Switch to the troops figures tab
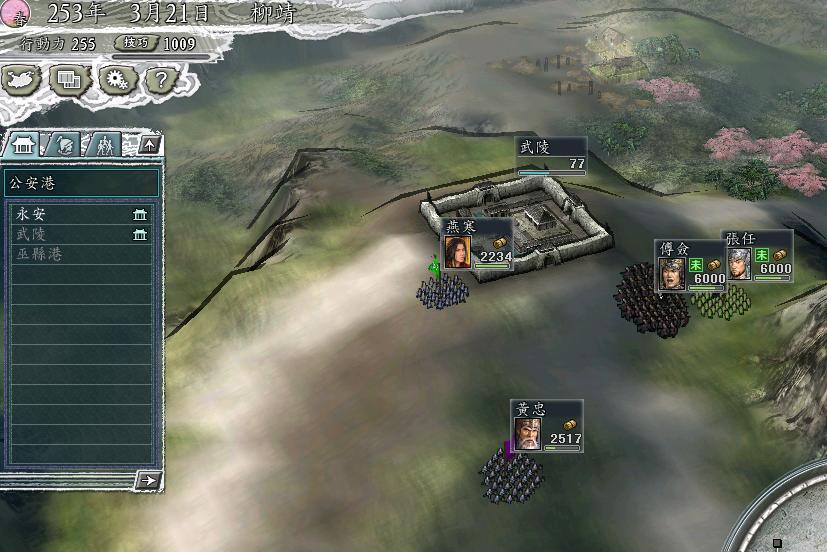The width and height of the screenshot is (827, 552). pos(105,145)
